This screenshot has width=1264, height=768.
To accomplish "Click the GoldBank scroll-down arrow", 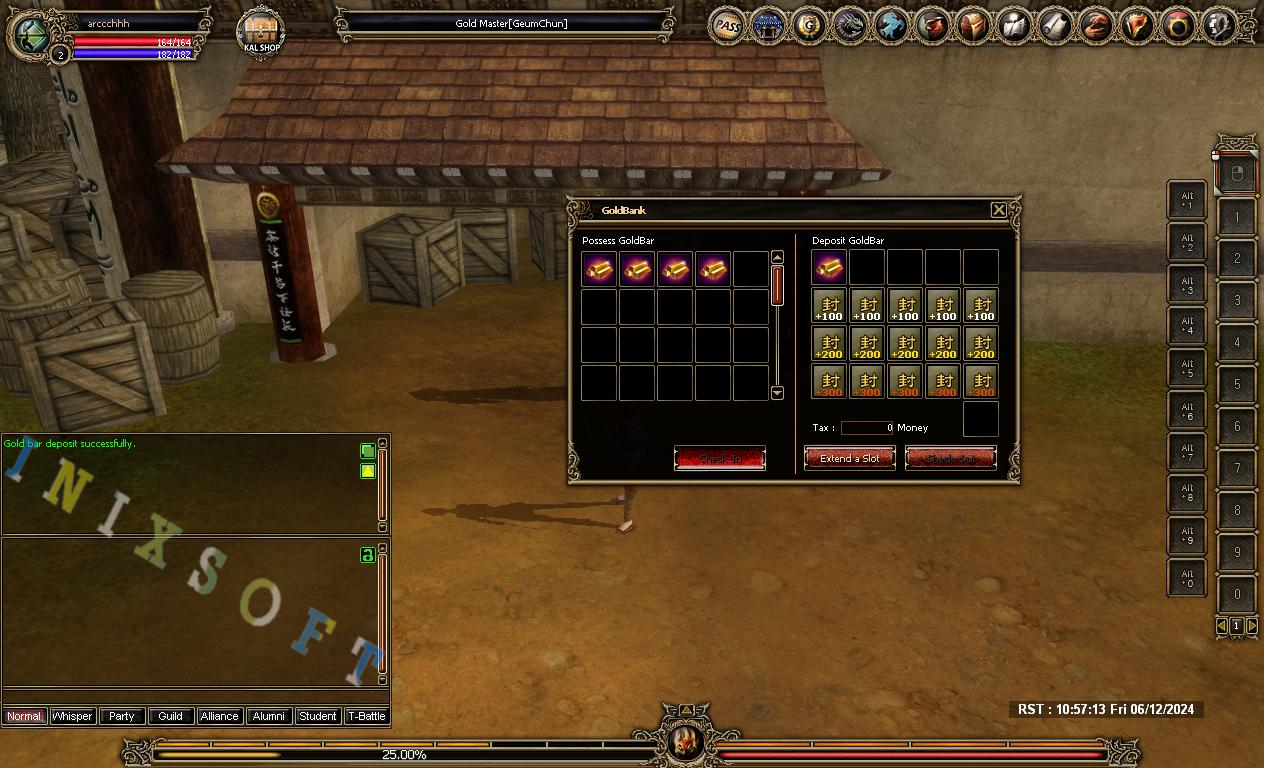I will click(777, 393).
